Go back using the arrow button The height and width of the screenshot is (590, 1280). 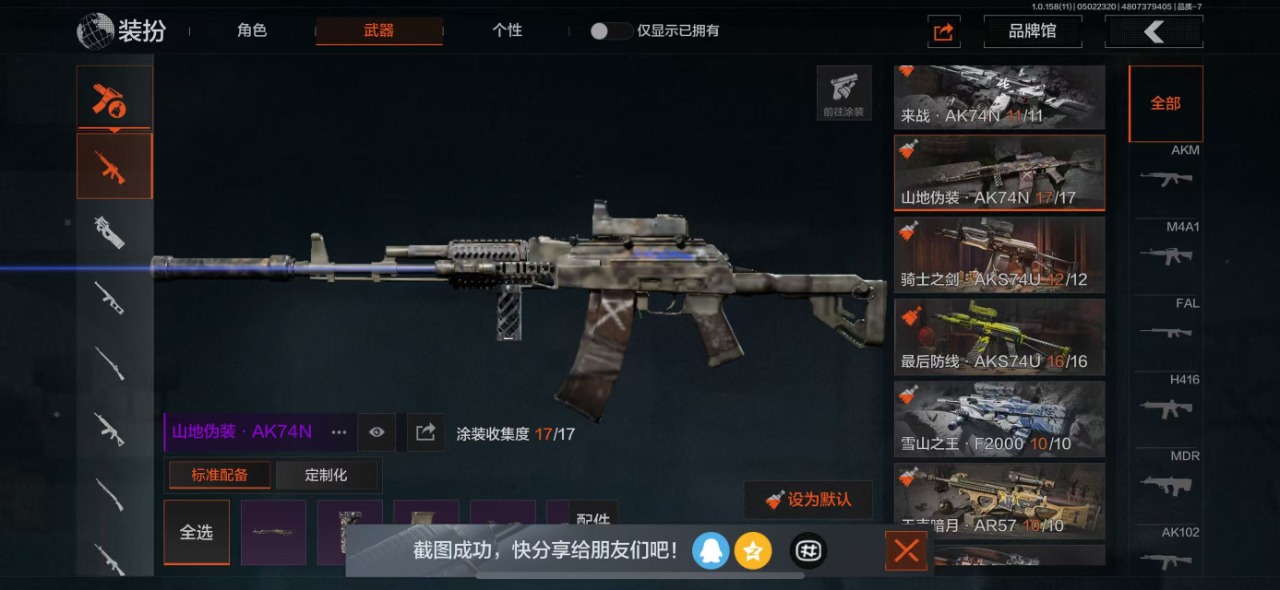click(1153, 32)
